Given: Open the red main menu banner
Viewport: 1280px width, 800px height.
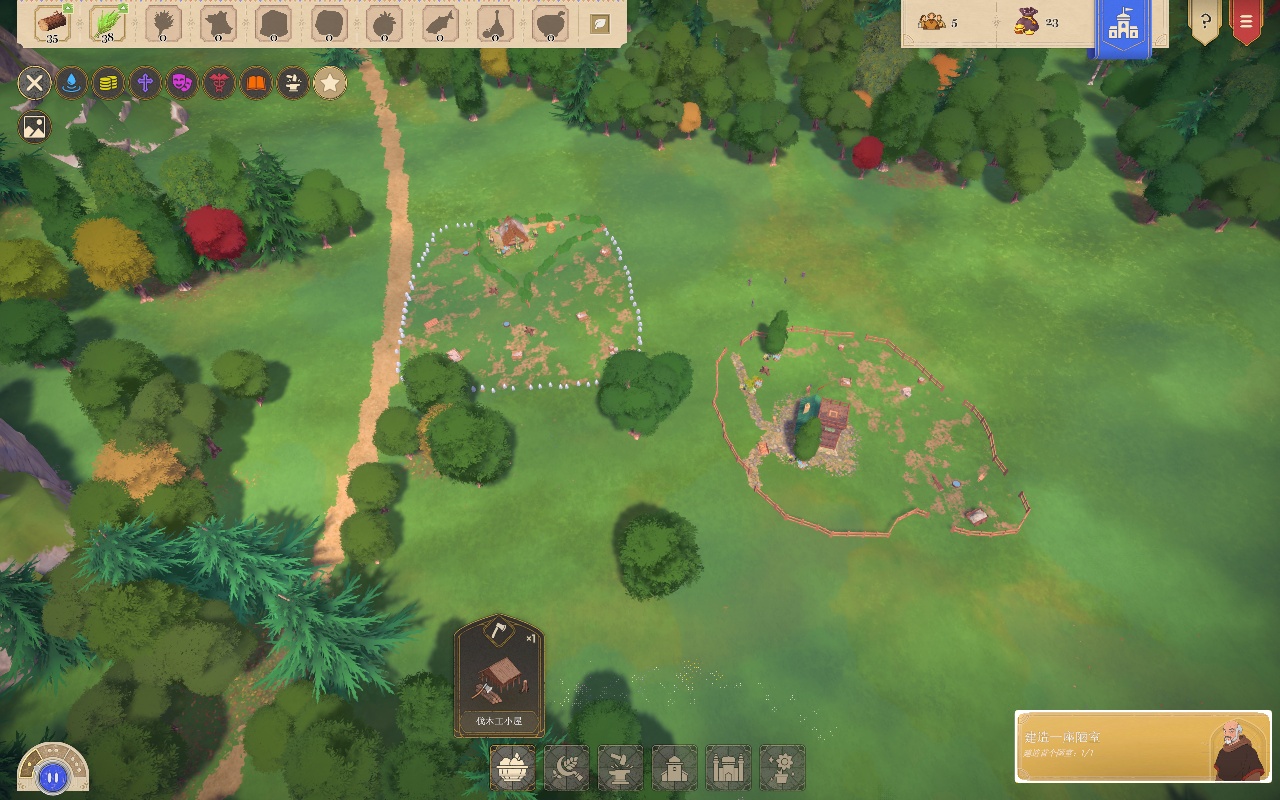Looking at the screenshot, I should point(1246,22).
